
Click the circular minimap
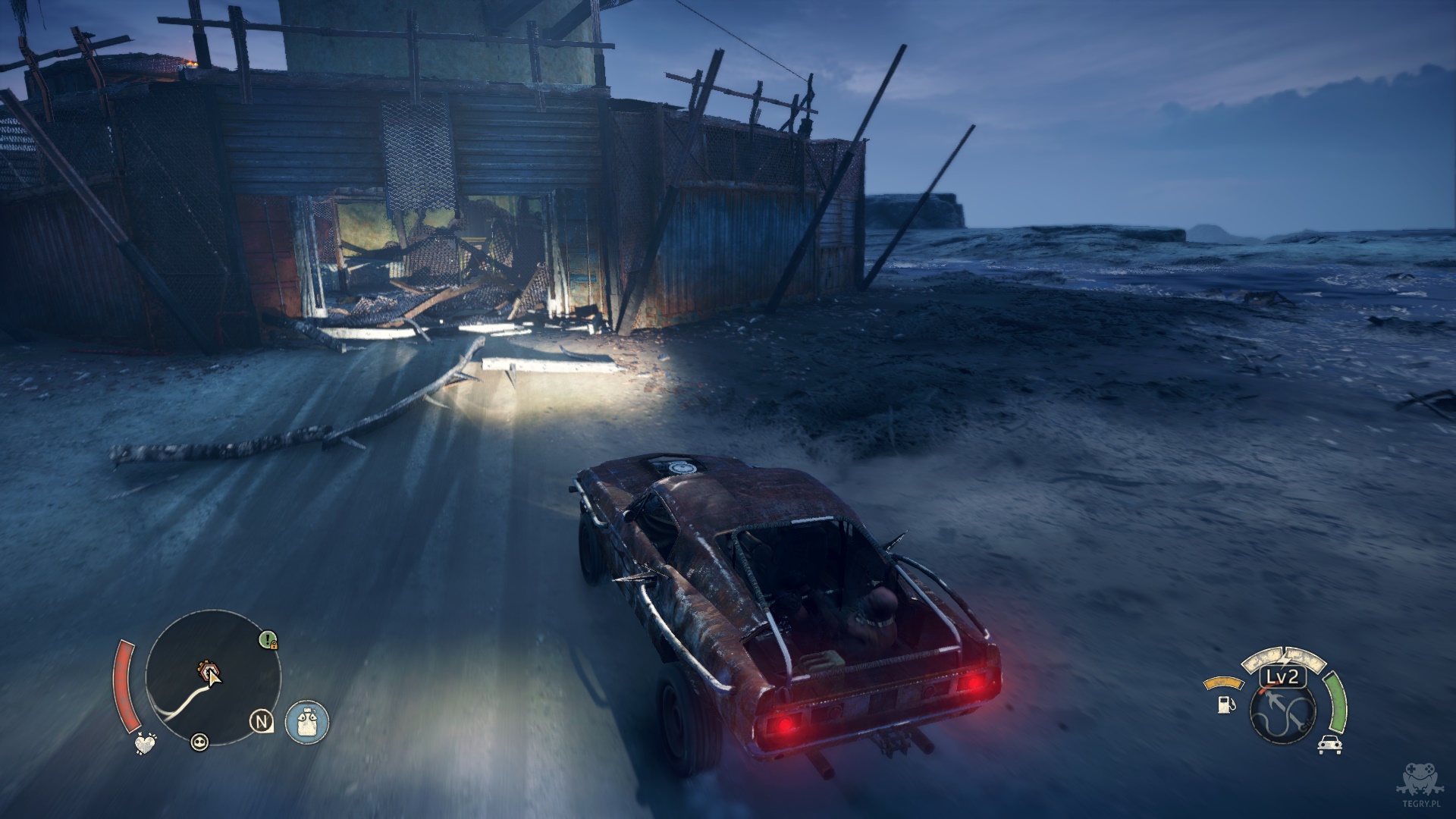pos(213,677)
